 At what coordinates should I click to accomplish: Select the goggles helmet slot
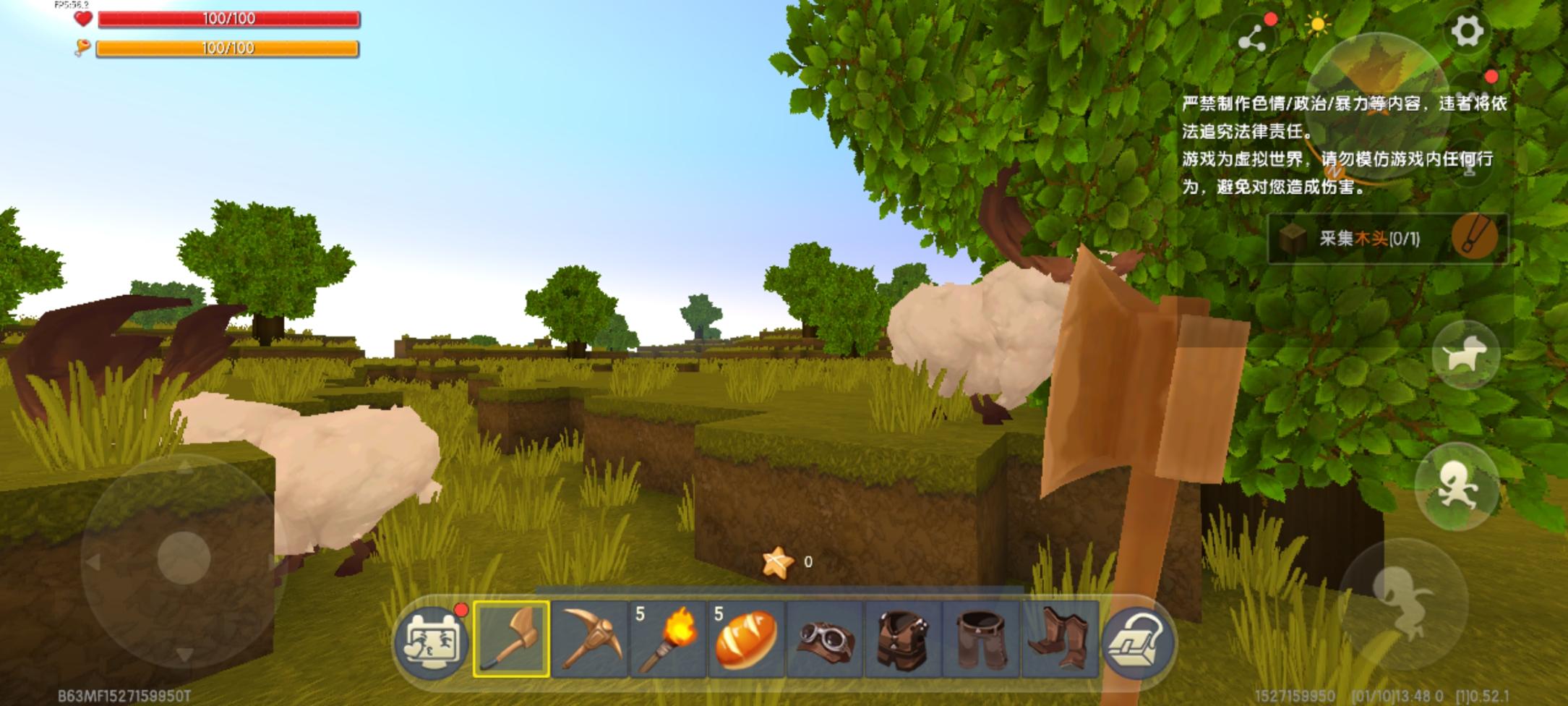click(825, 639)
